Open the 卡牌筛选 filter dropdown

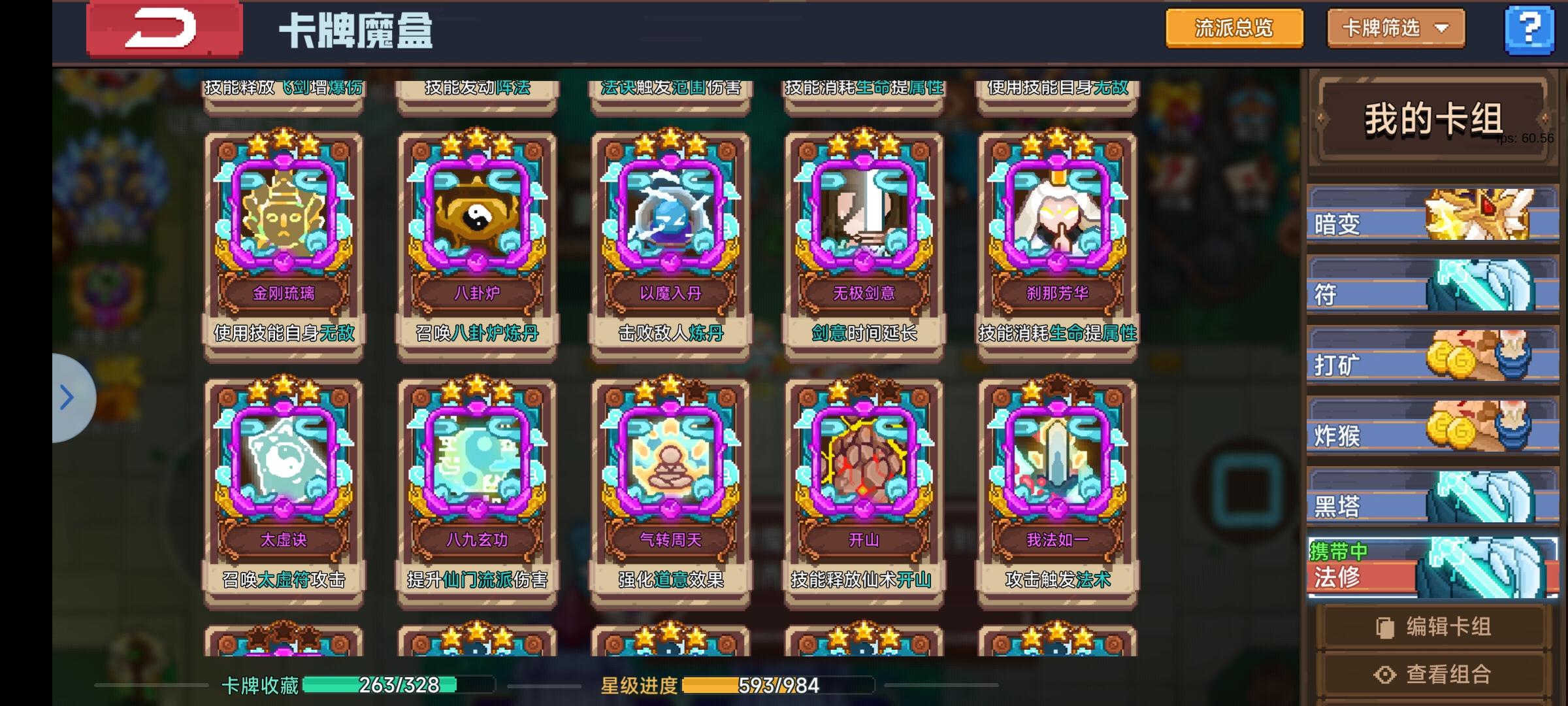(1396, 29)
